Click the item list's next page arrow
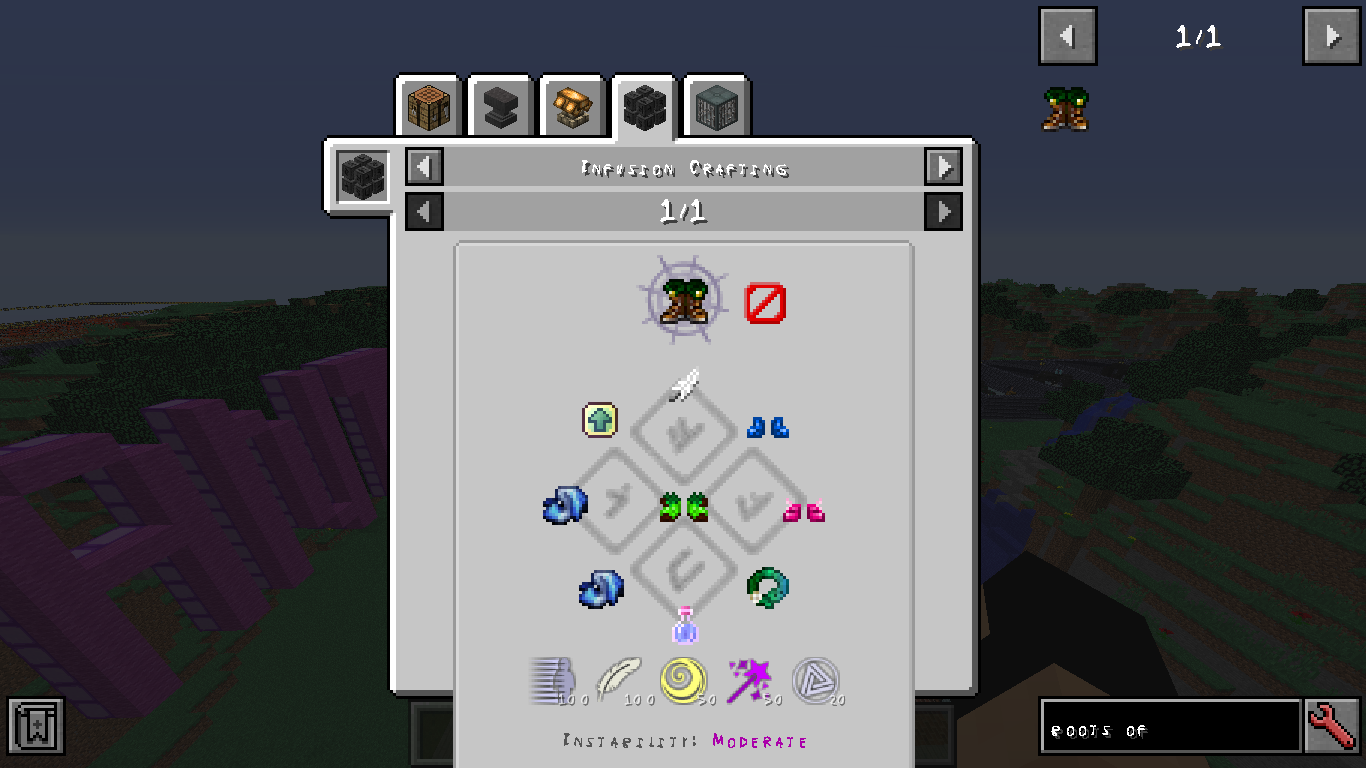 (1331, 36)
